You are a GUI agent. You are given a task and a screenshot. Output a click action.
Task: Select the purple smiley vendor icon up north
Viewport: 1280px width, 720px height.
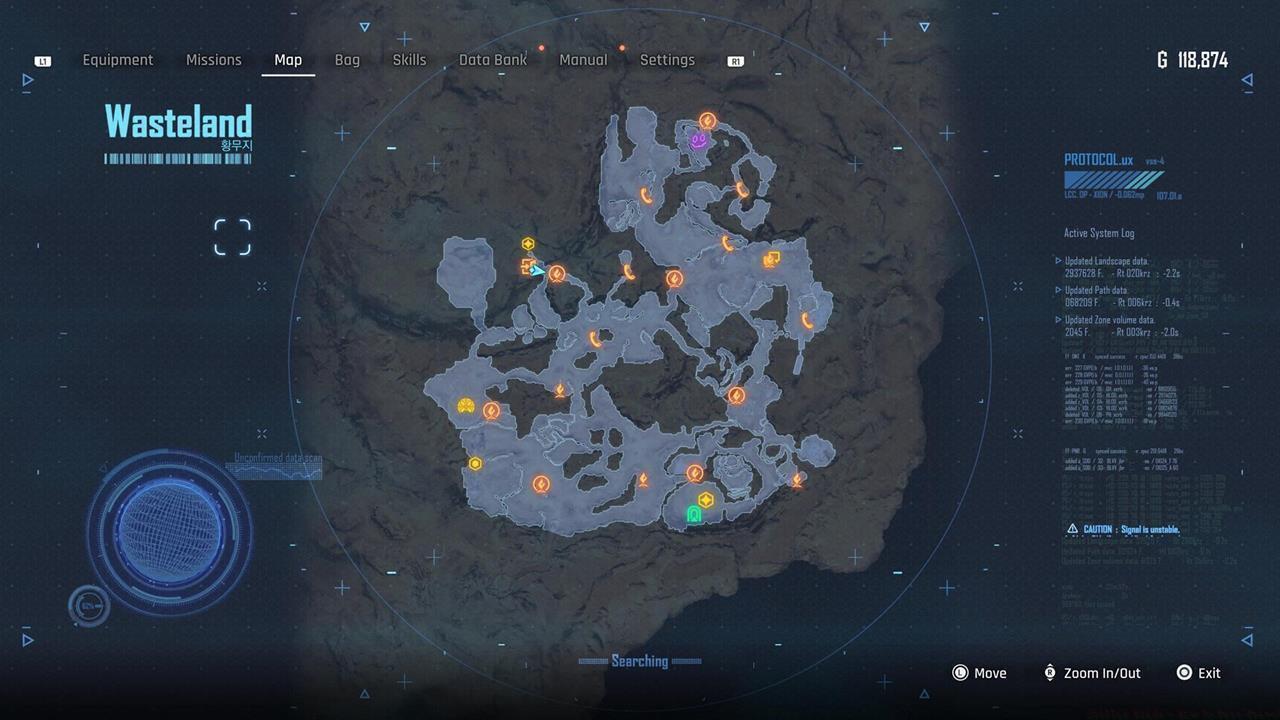[x=697, y=141]
